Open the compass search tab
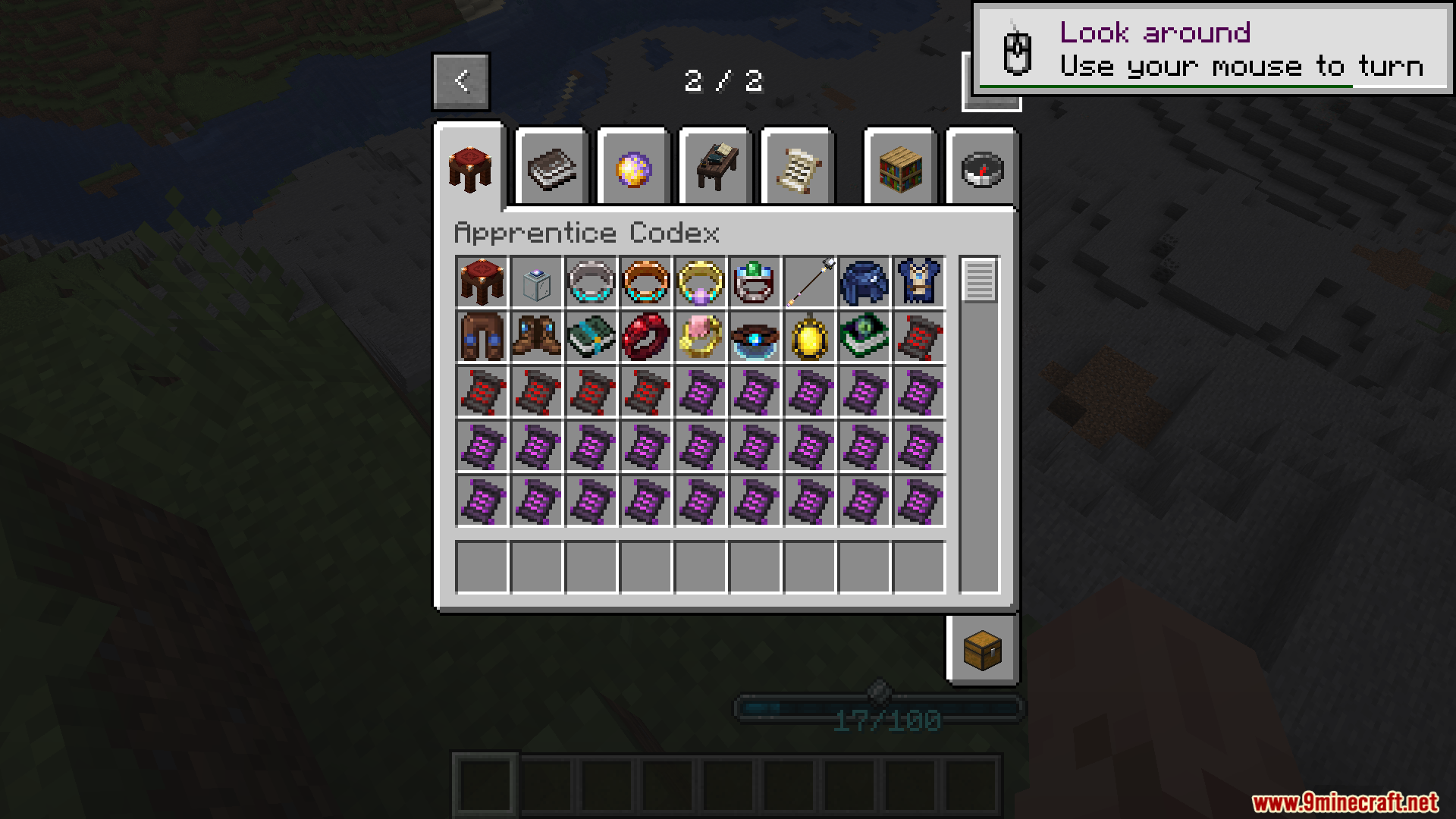 coord(982,168)
